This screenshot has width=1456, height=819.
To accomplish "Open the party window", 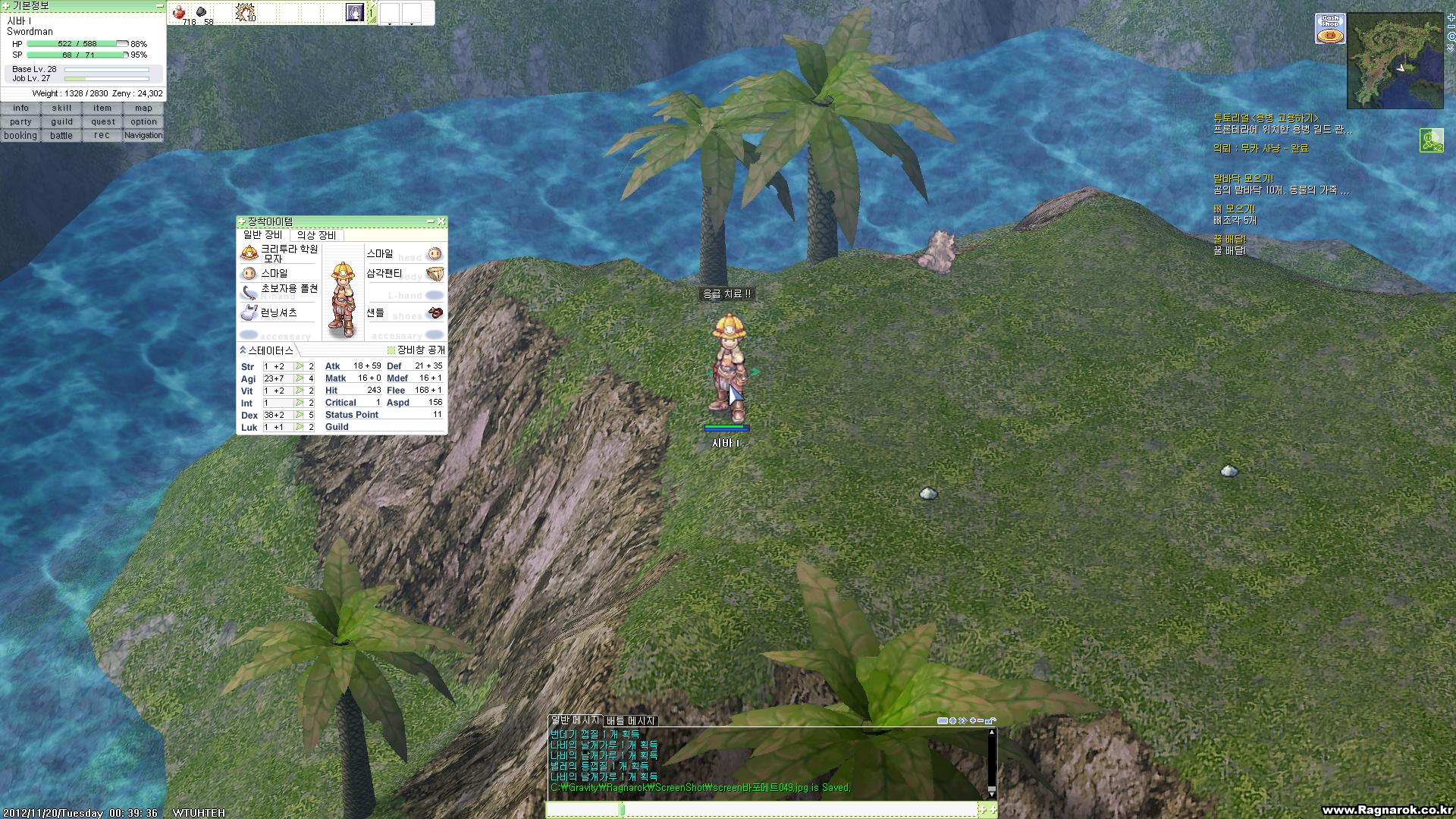I will [x=20, y=122].
